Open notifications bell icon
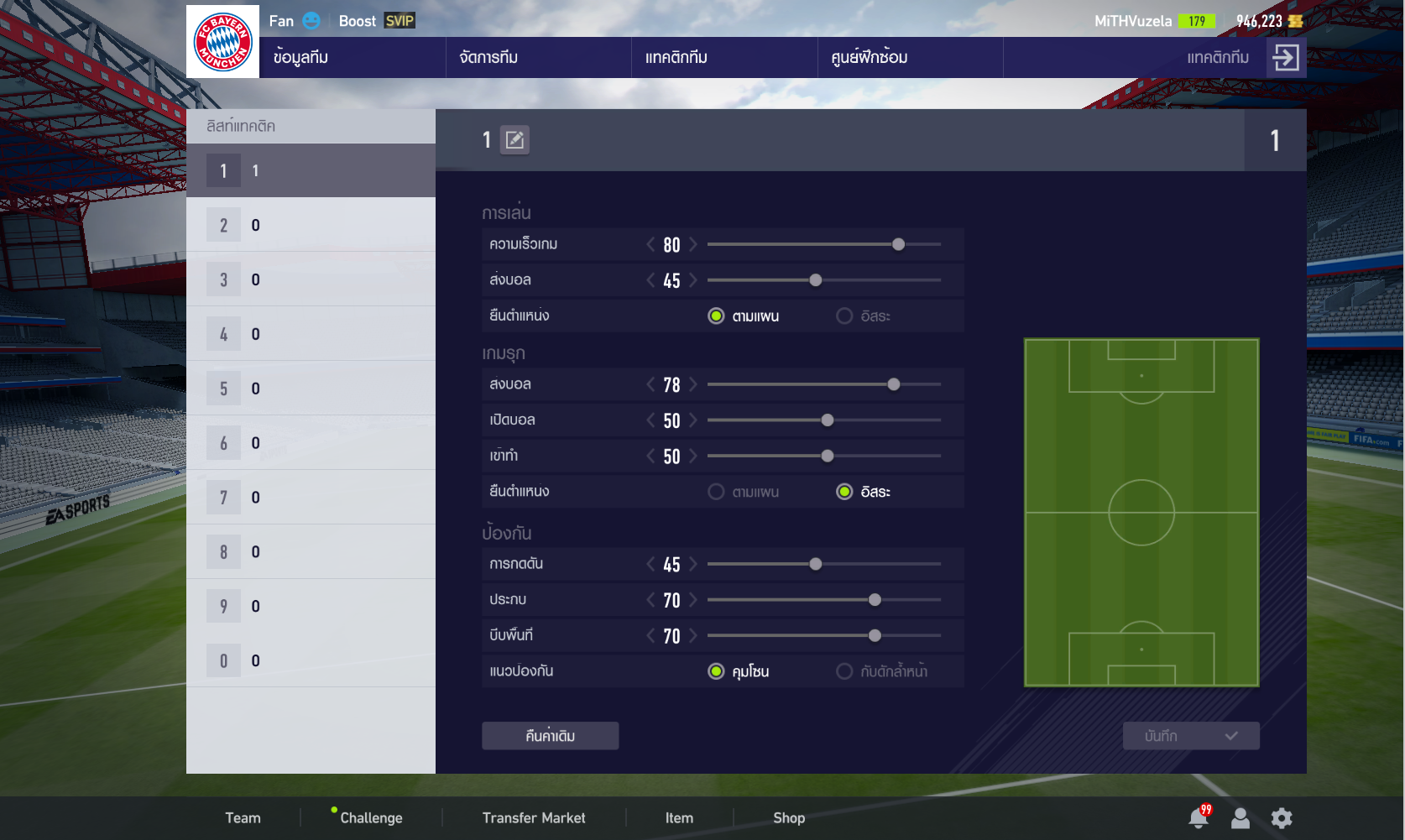1405x840 pixels. [x=1199, y=818]
